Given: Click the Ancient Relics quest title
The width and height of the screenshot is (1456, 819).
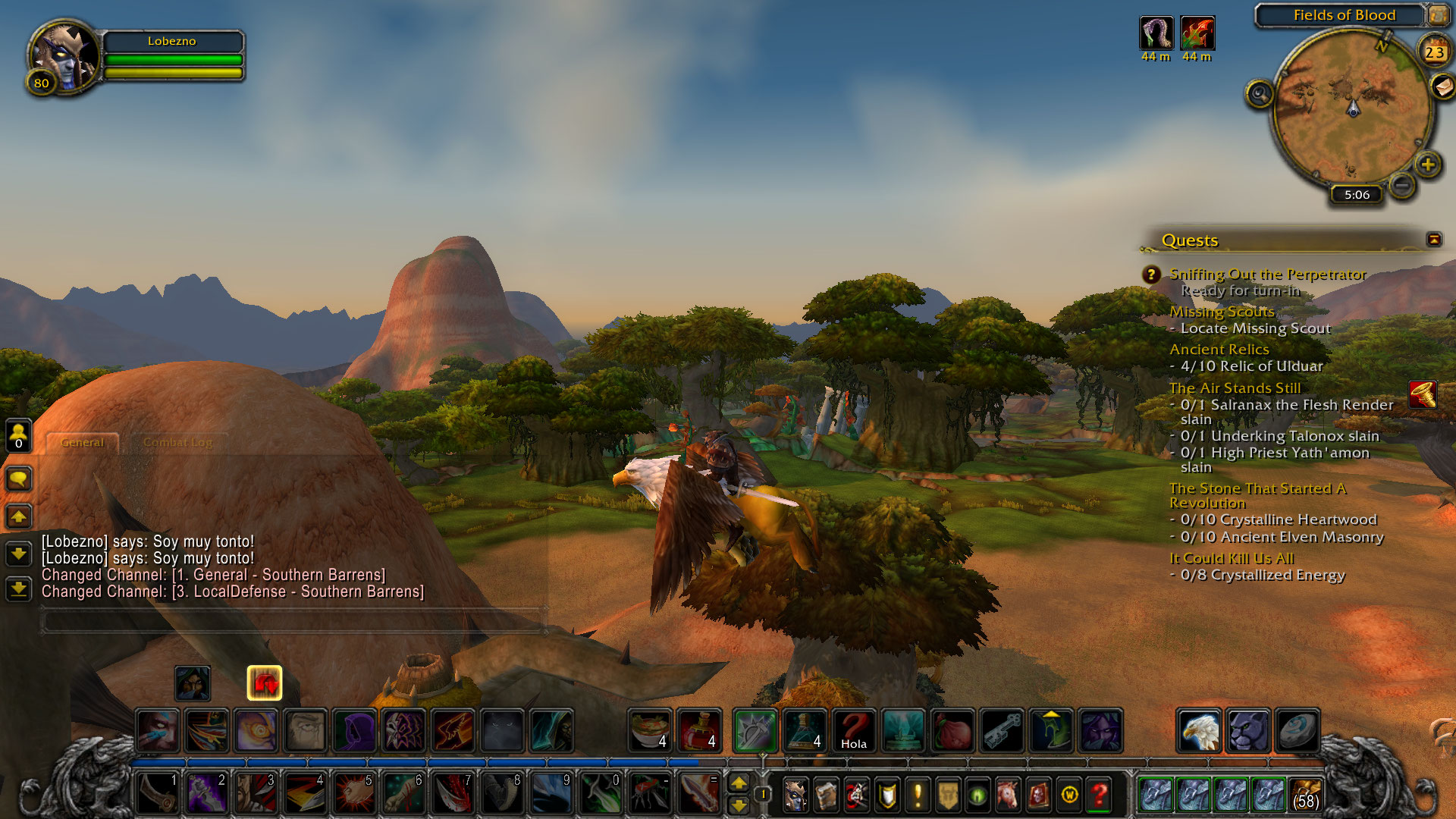Looking at the screenshot, I should pyautogui.click(x=1219, y=350).
